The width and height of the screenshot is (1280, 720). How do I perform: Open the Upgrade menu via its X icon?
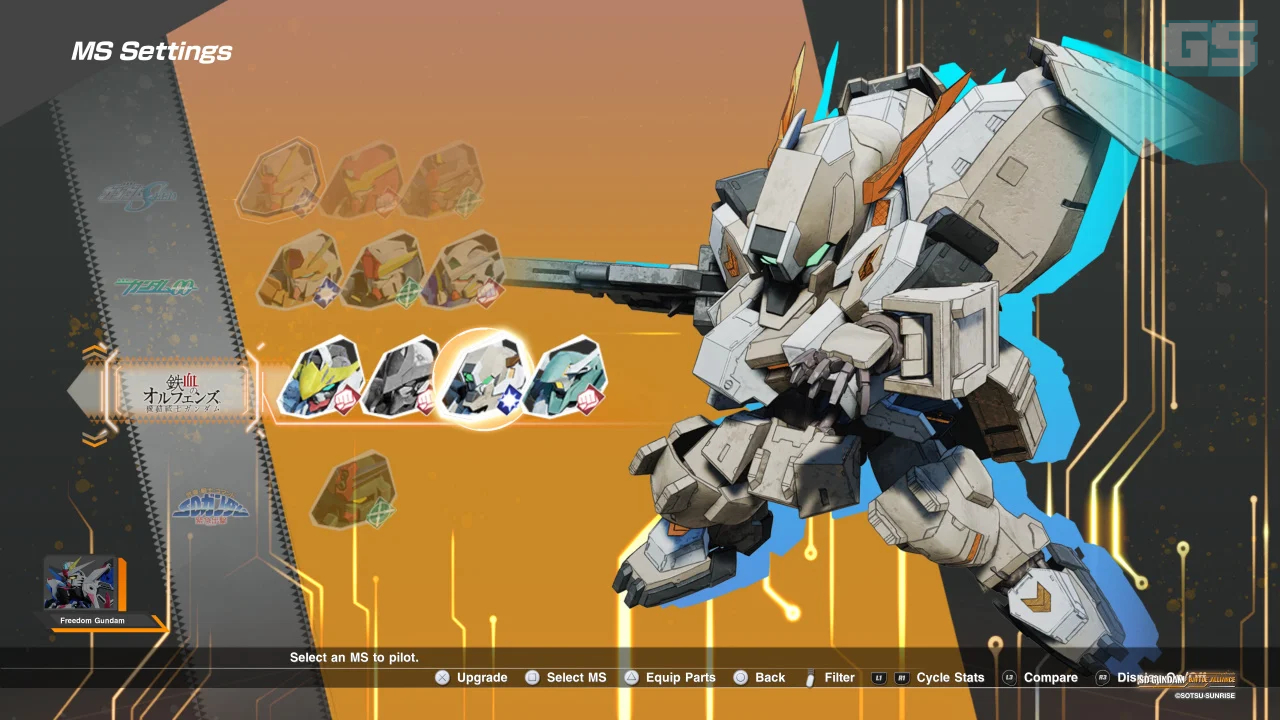pyautogui.click(x=442, y=677)
